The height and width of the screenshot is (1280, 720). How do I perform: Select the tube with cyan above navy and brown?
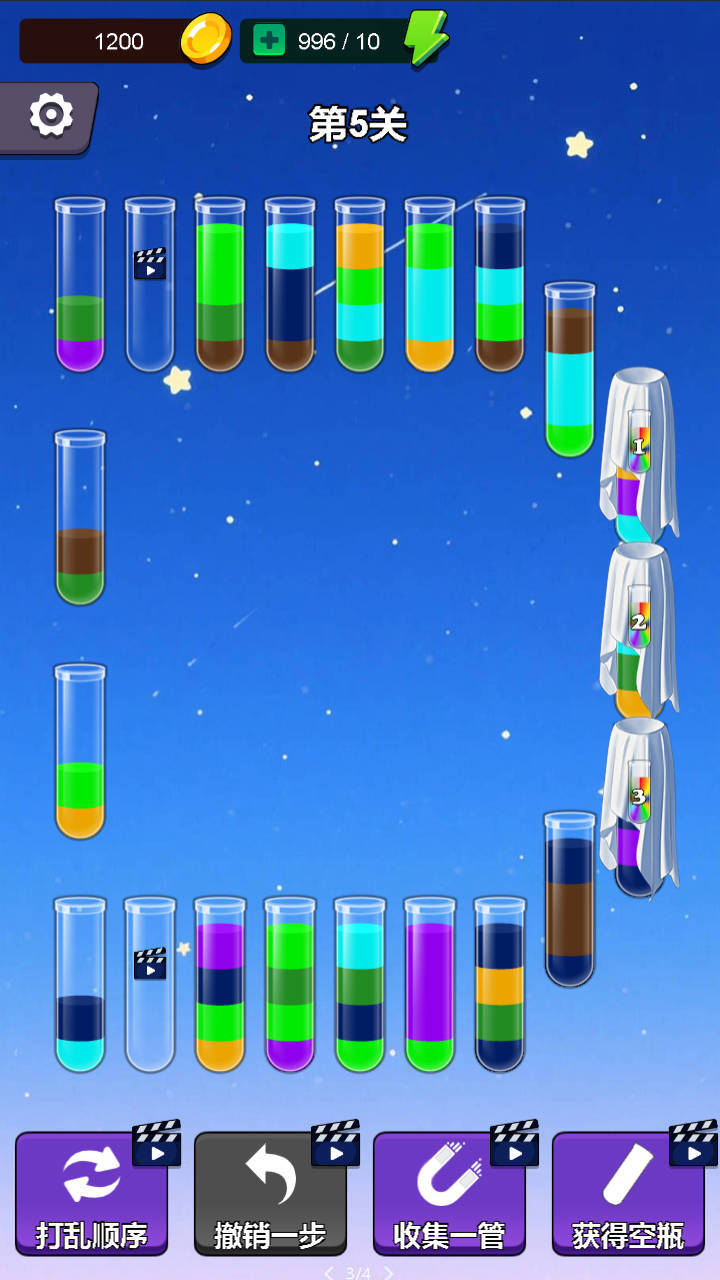(x=290, y=290)
